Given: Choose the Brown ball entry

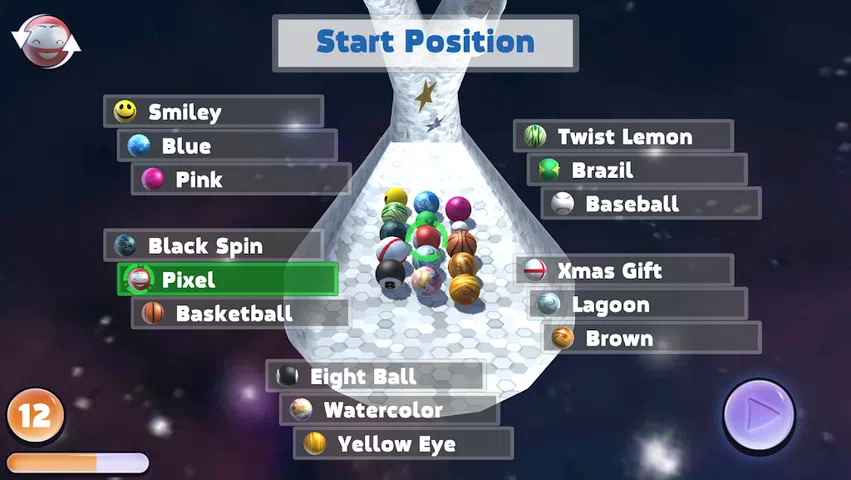Looking at the screenshot, I should coord(651,338).
